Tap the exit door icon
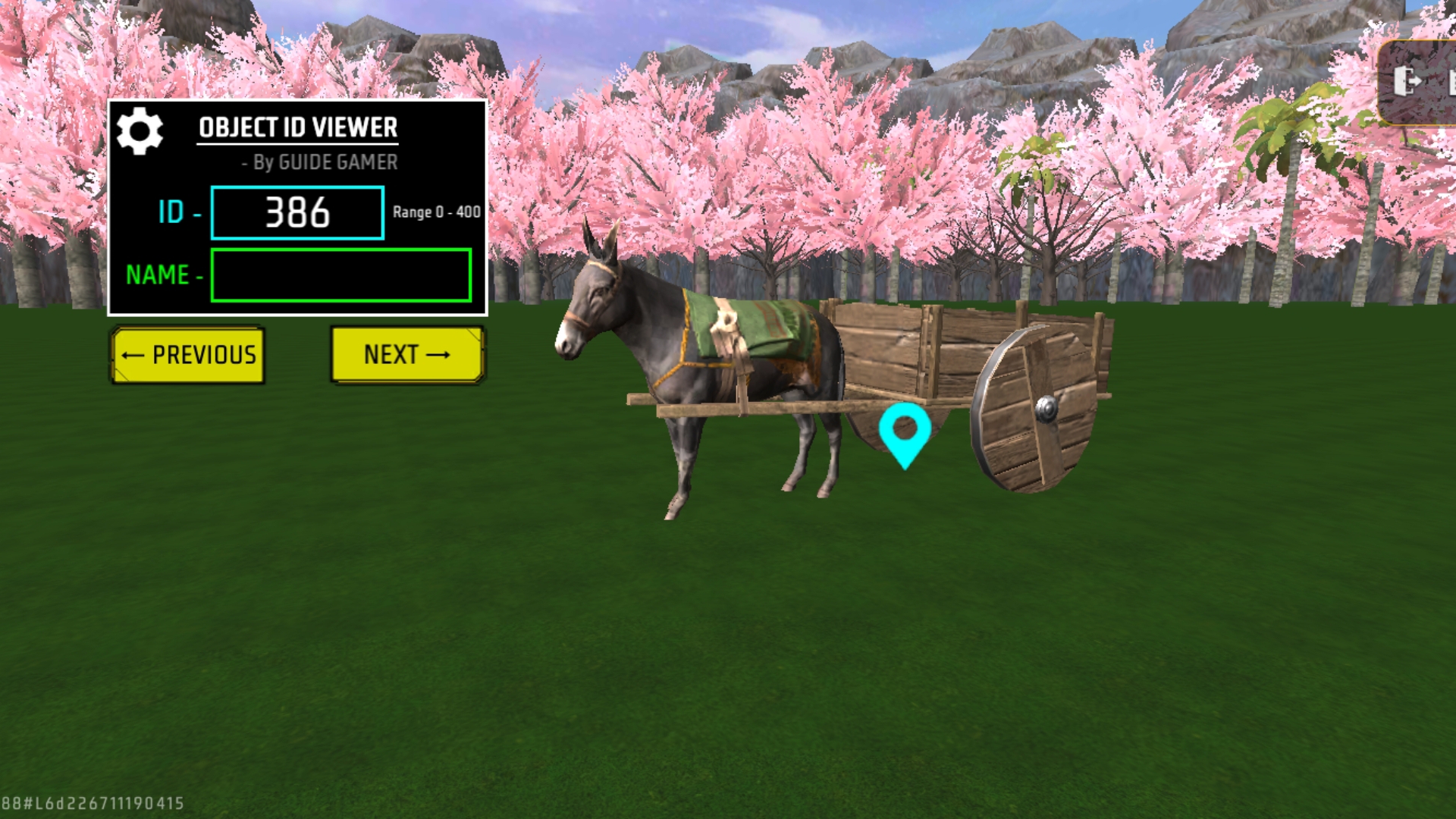This screenshot has height=819, width=1456. pos(1407,81)
